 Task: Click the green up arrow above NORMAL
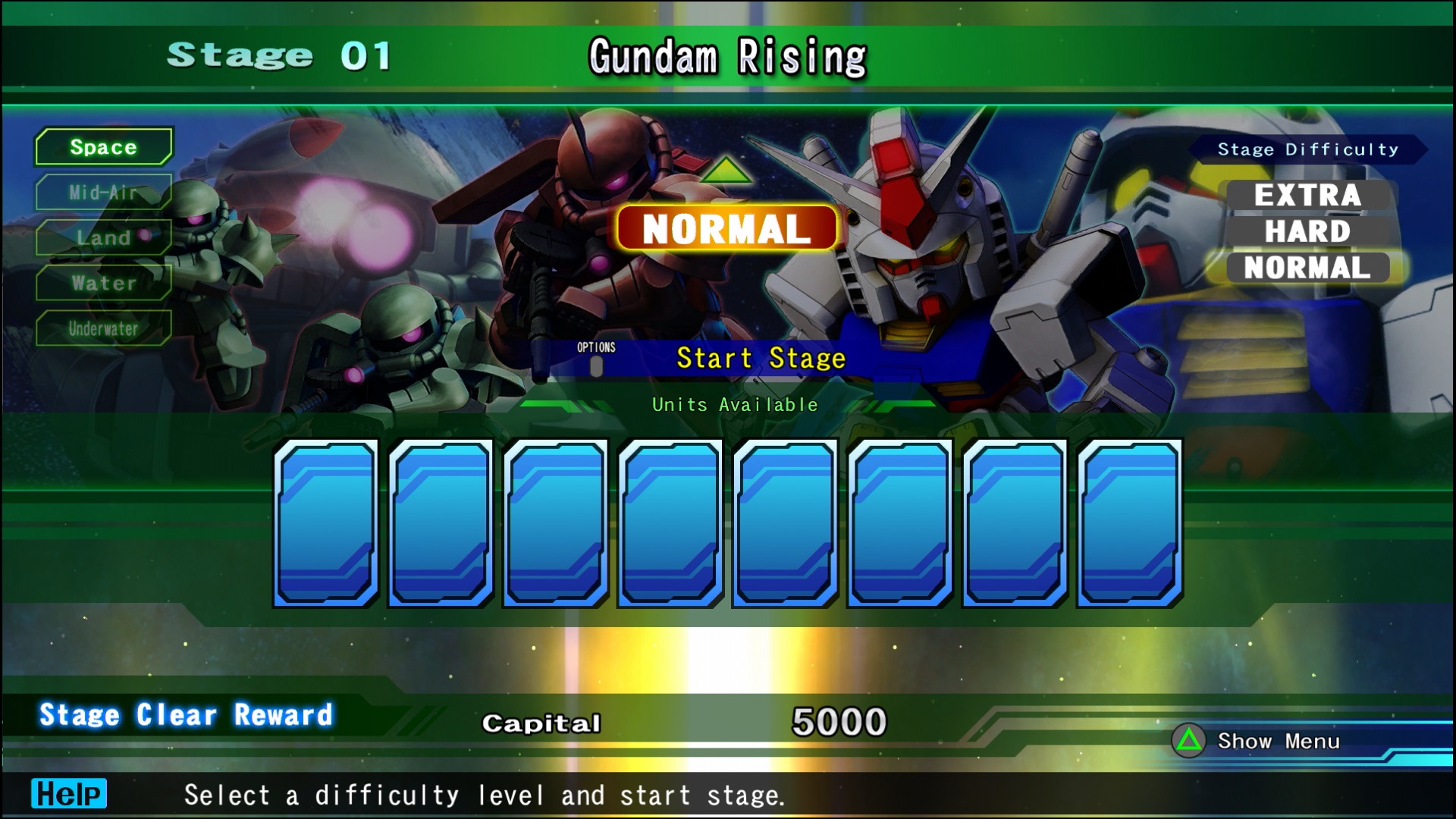click(x=726, y=171)
